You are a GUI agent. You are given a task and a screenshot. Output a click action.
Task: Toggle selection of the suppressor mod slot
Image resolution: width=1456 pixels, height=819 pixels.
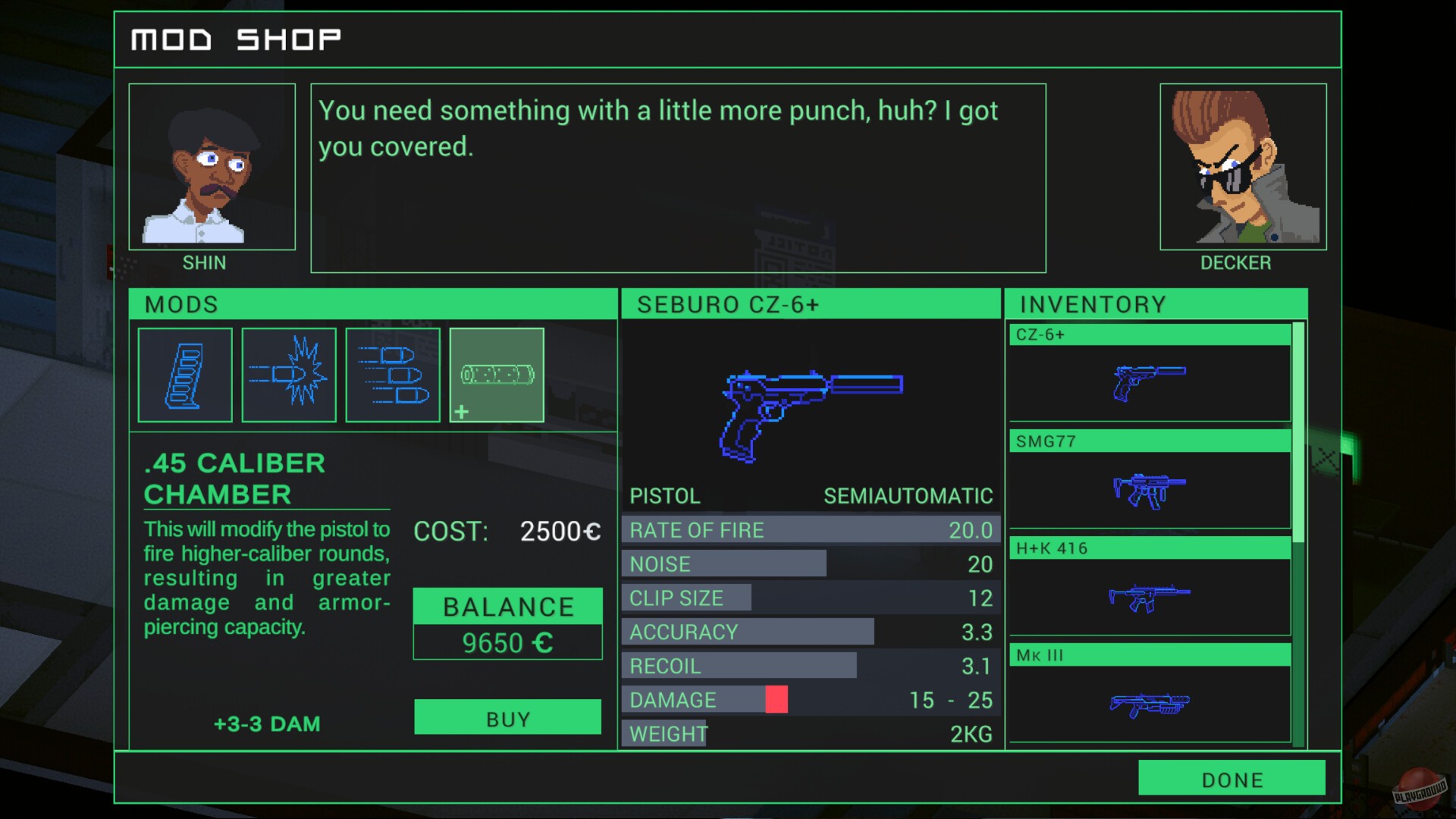click(496, 375)
